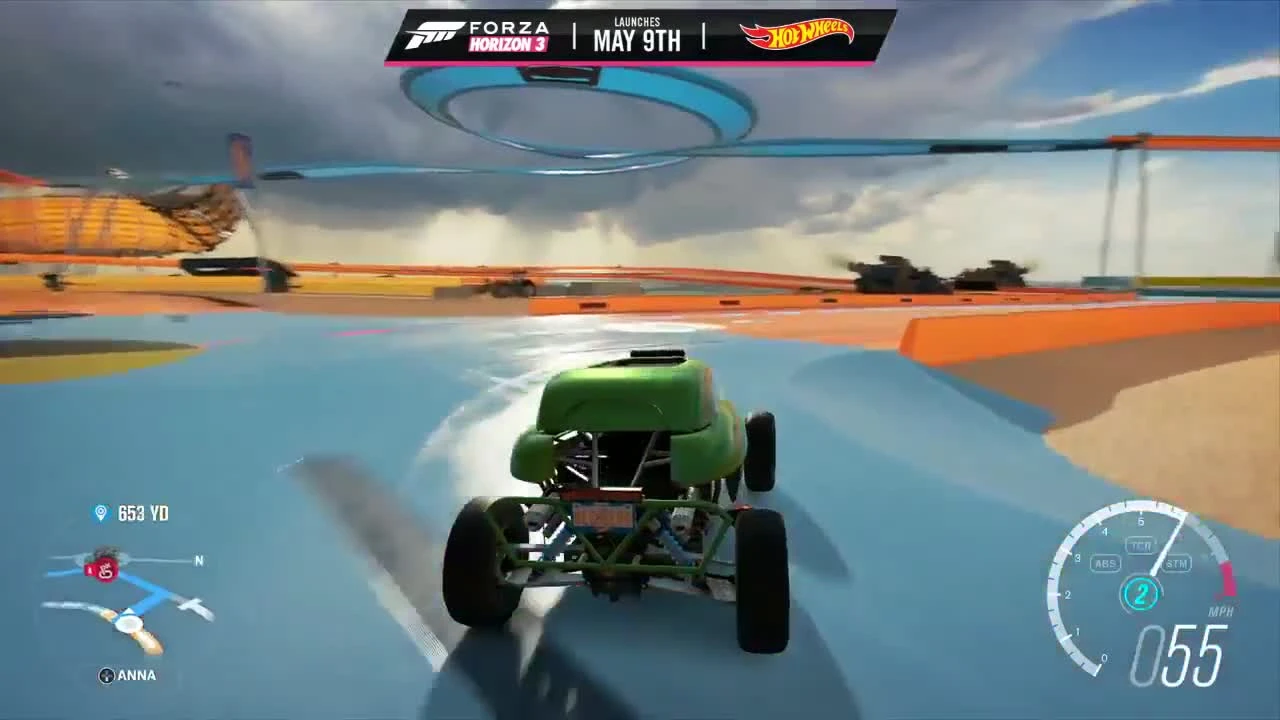Toggle the ABS assist indicator
Image resolution: width=1280 pixels, height=720 pixels.
click(1104, 563)
